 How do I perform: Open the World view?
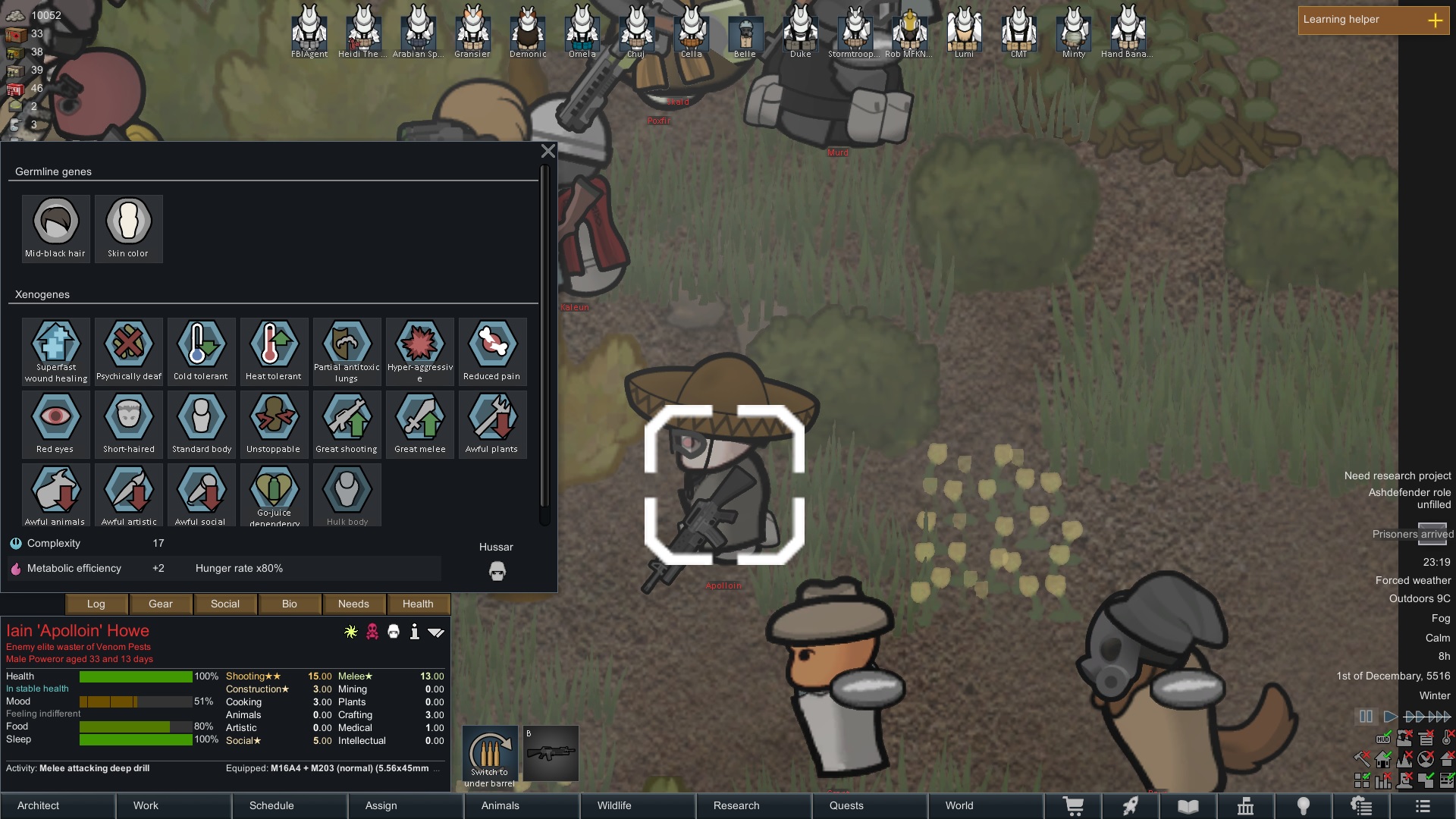click(x=984, y=805)
